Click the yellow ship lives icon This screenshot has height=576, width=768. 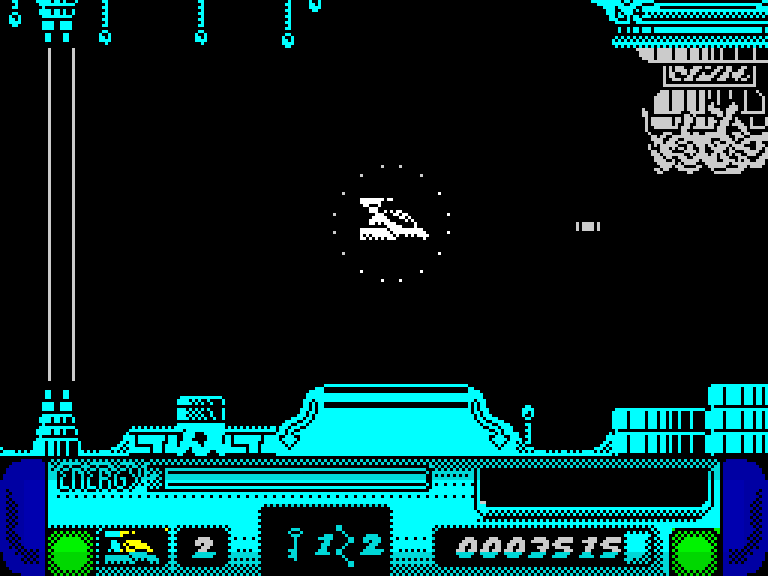(133, 546)
